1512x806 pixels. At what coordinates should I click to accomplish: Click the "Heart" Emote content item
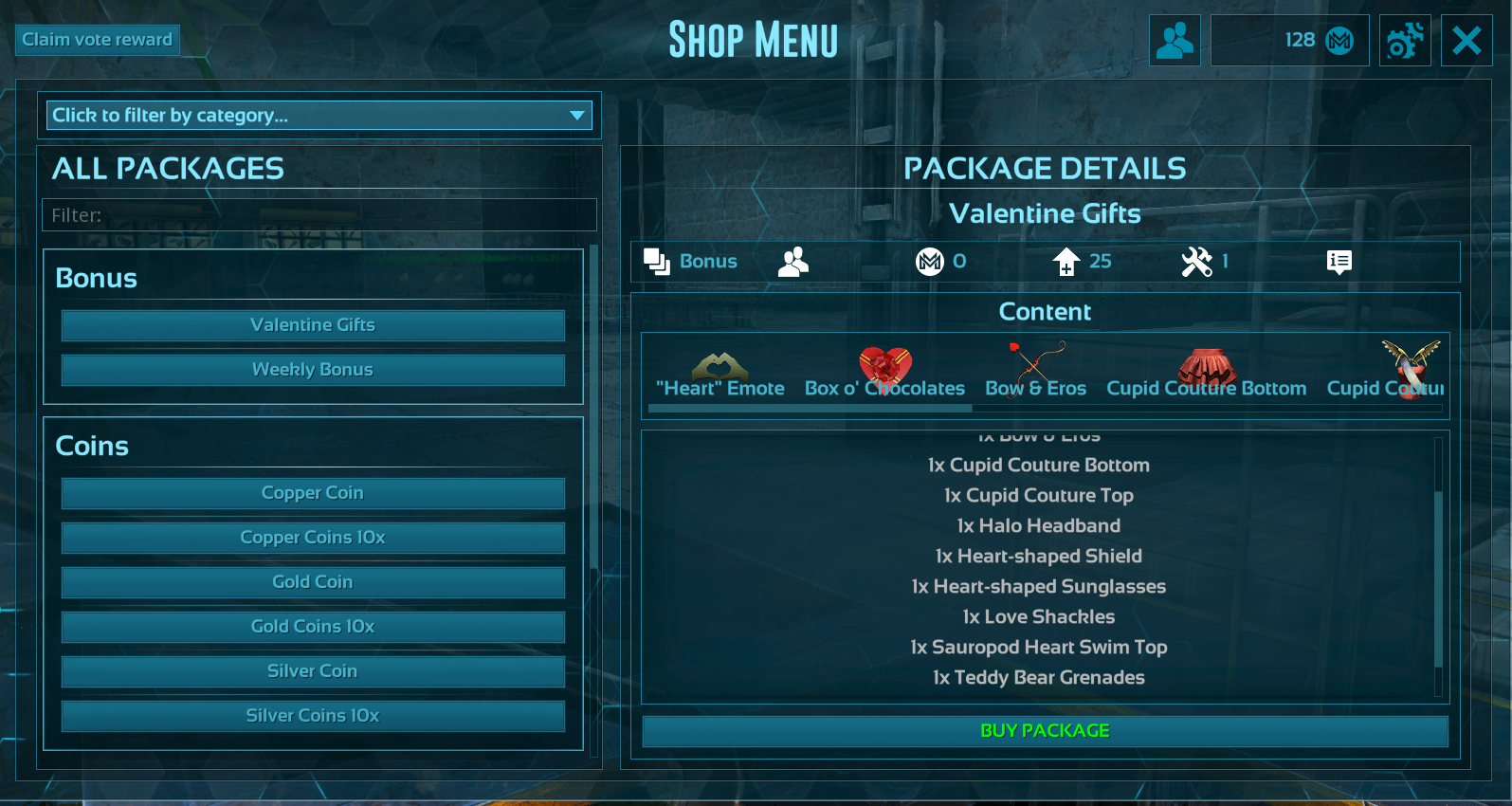click(x=720, y=376)
